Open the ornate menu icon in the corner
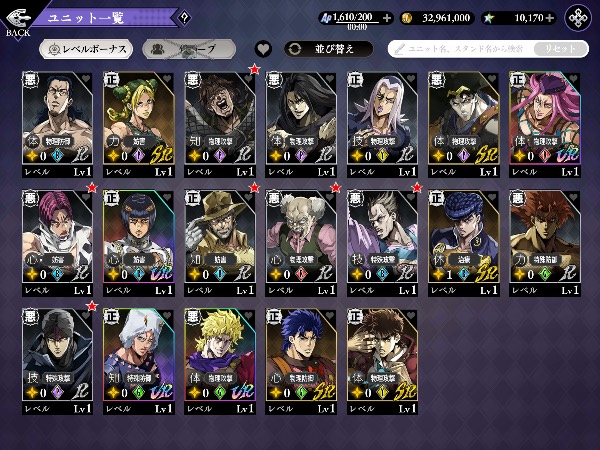The height and width of the screenshot is (450, 600). coord(578,18)
